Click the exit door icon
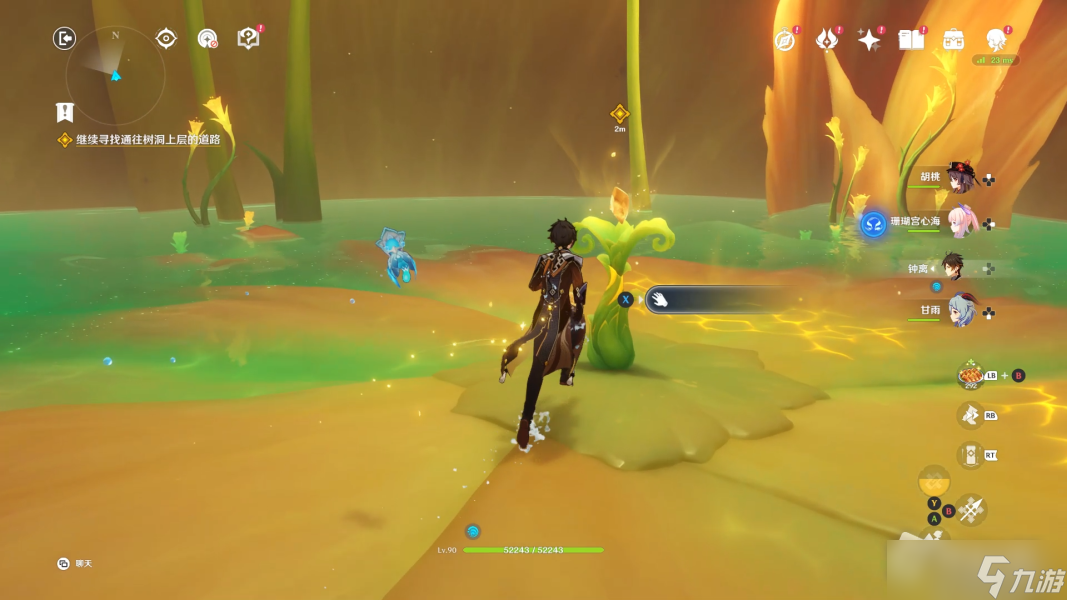This screenshot has width=1067, height=600. (64, 39)
